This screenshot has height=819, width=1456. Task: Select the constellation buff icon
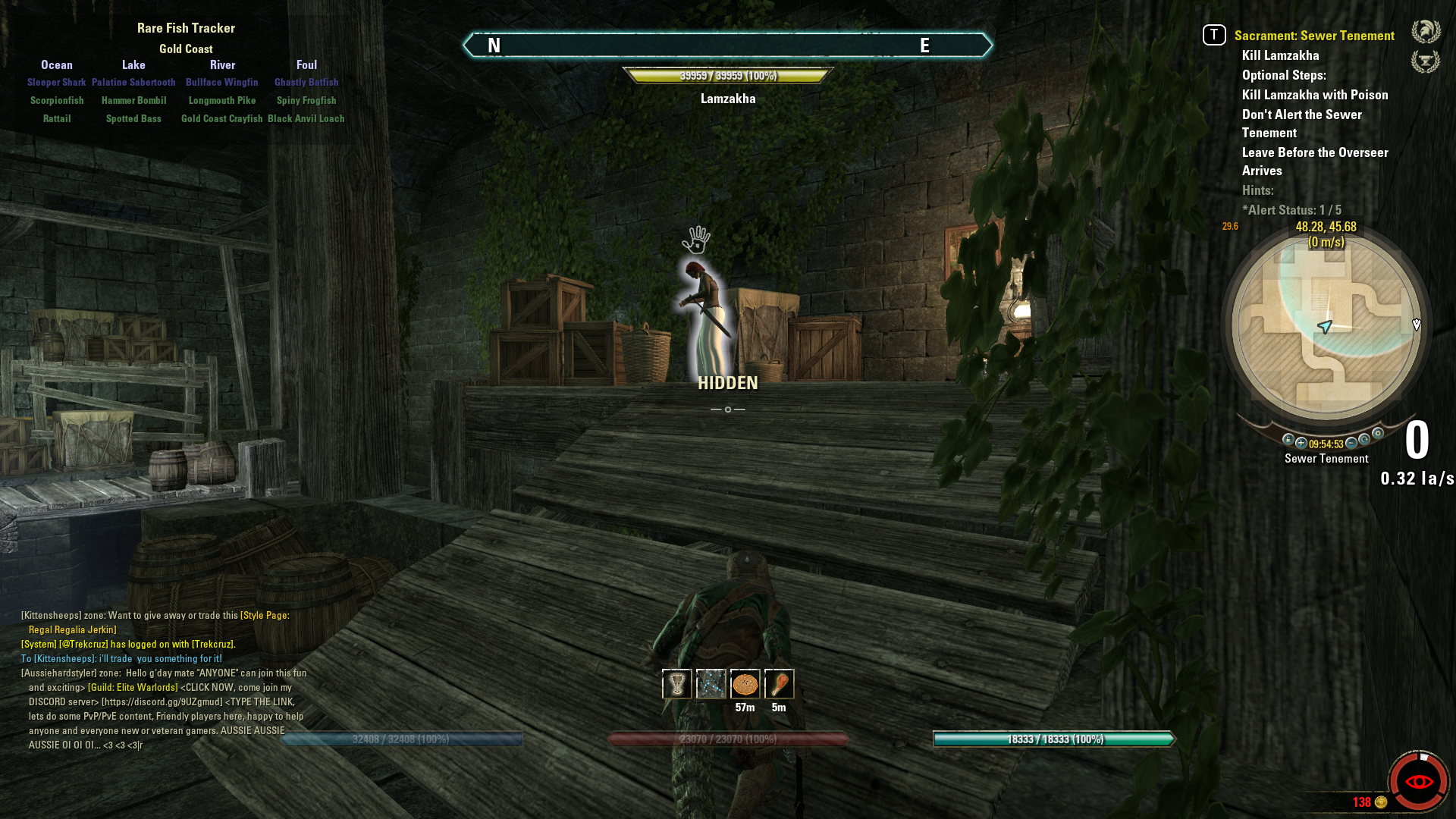(711, 684)
